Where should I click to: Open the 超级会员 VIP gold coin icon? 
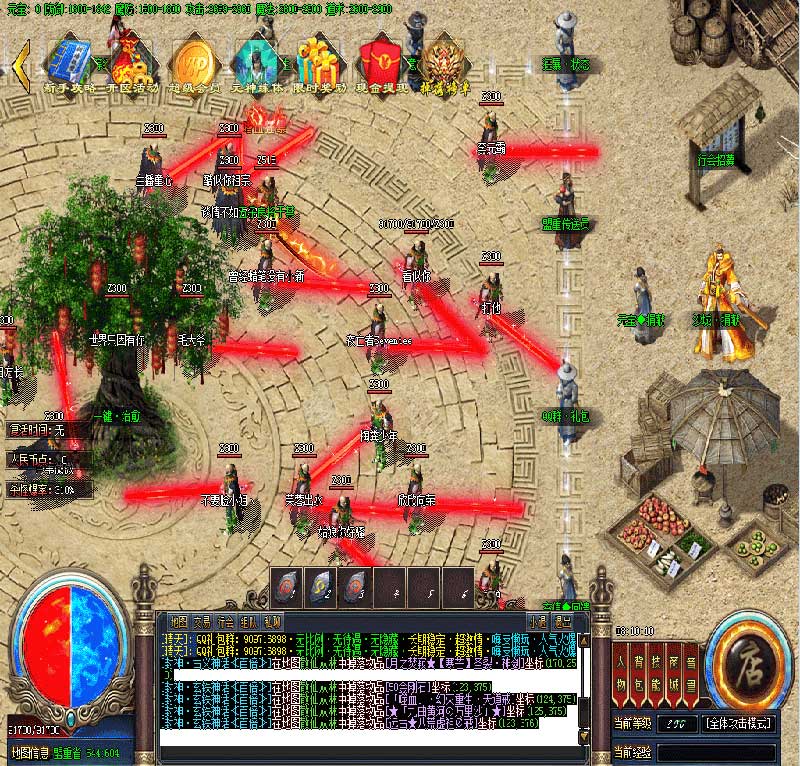193,60
